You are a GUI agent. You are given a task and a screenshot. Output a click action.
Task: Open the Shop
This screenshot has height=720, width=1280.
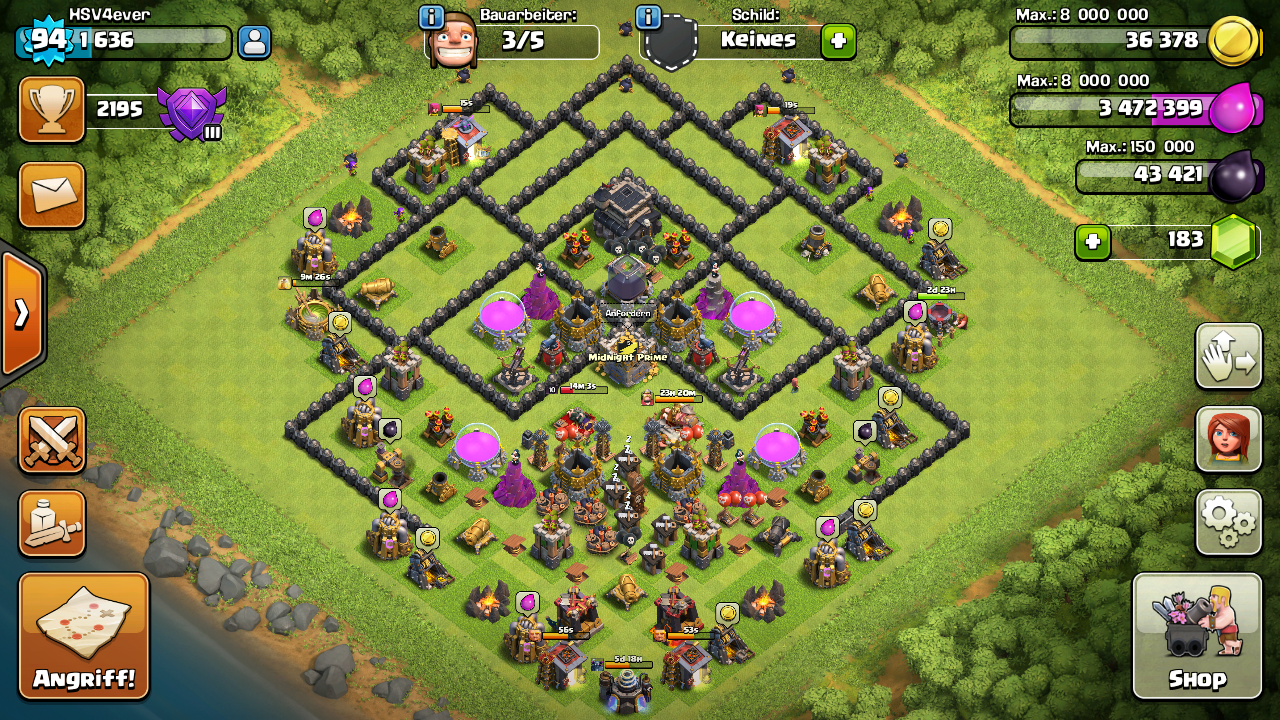tap(1197, 636)
